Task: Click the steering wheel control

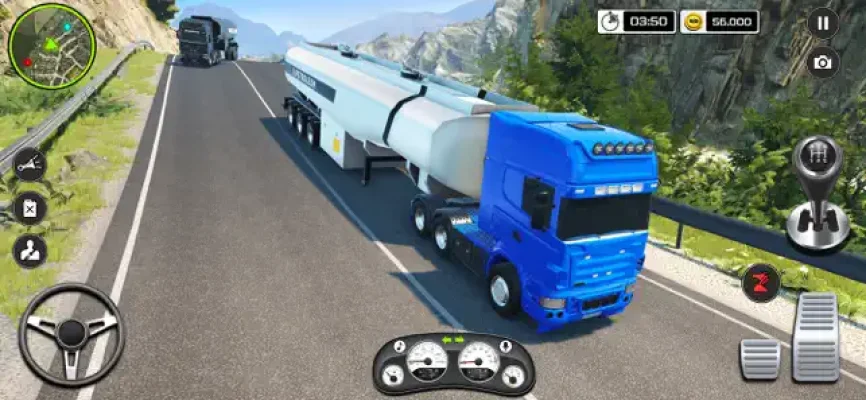Action: 71,334
